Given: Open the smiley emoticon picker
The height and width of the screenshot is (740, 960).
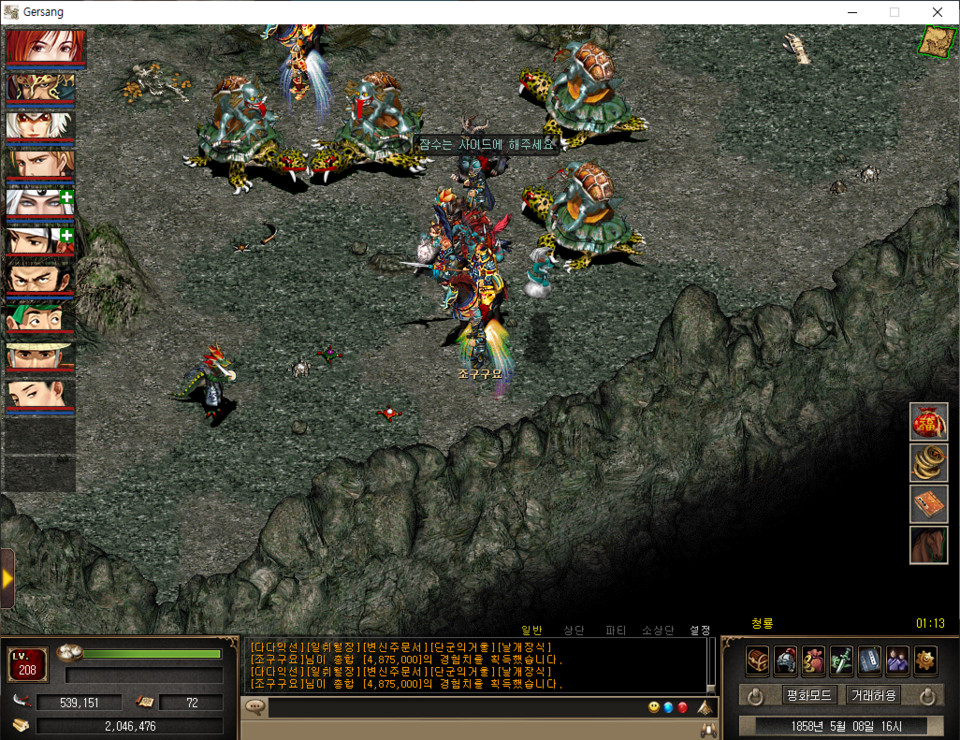Looking at the screenshot, I should click(654, 708).
